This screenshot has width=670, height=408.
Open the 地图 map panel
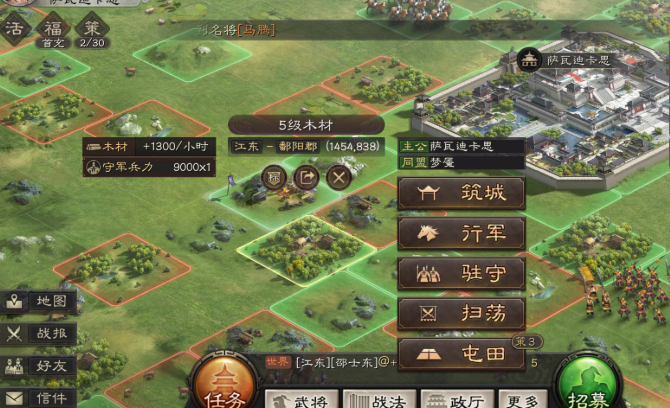tap(38, 302)
